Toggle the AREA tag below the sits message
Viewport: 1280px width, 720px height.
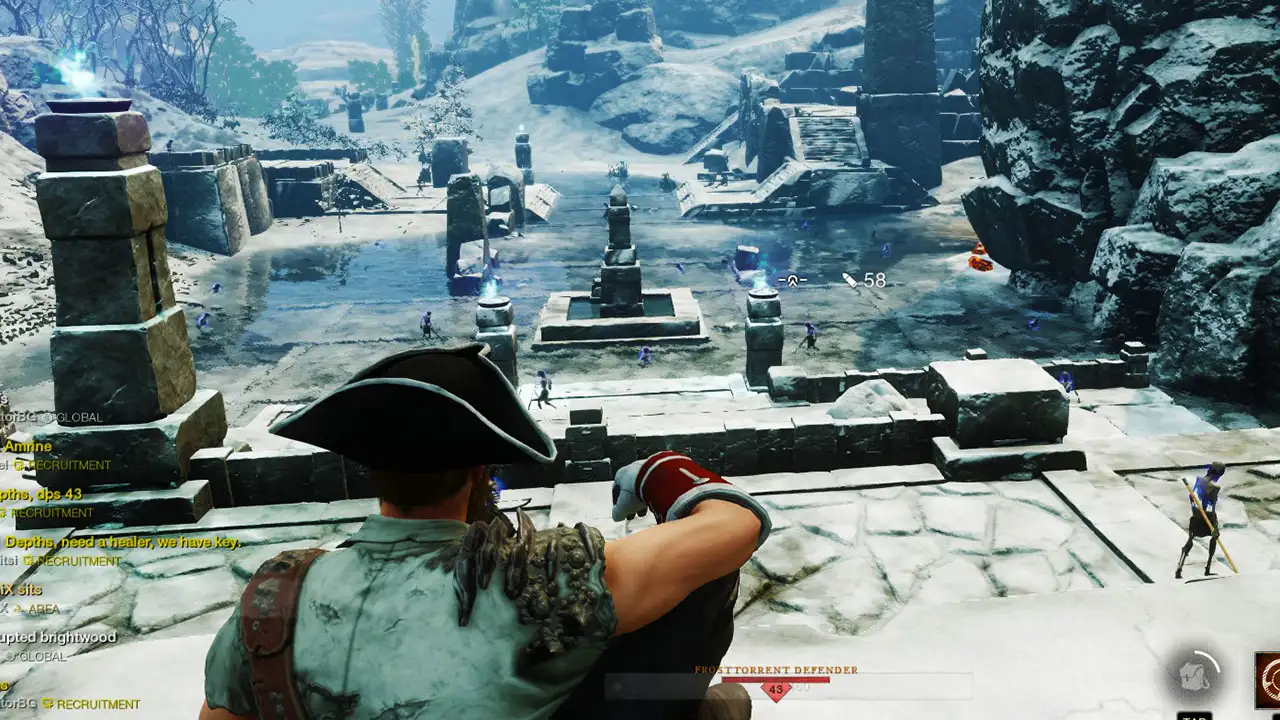point(18,608)
